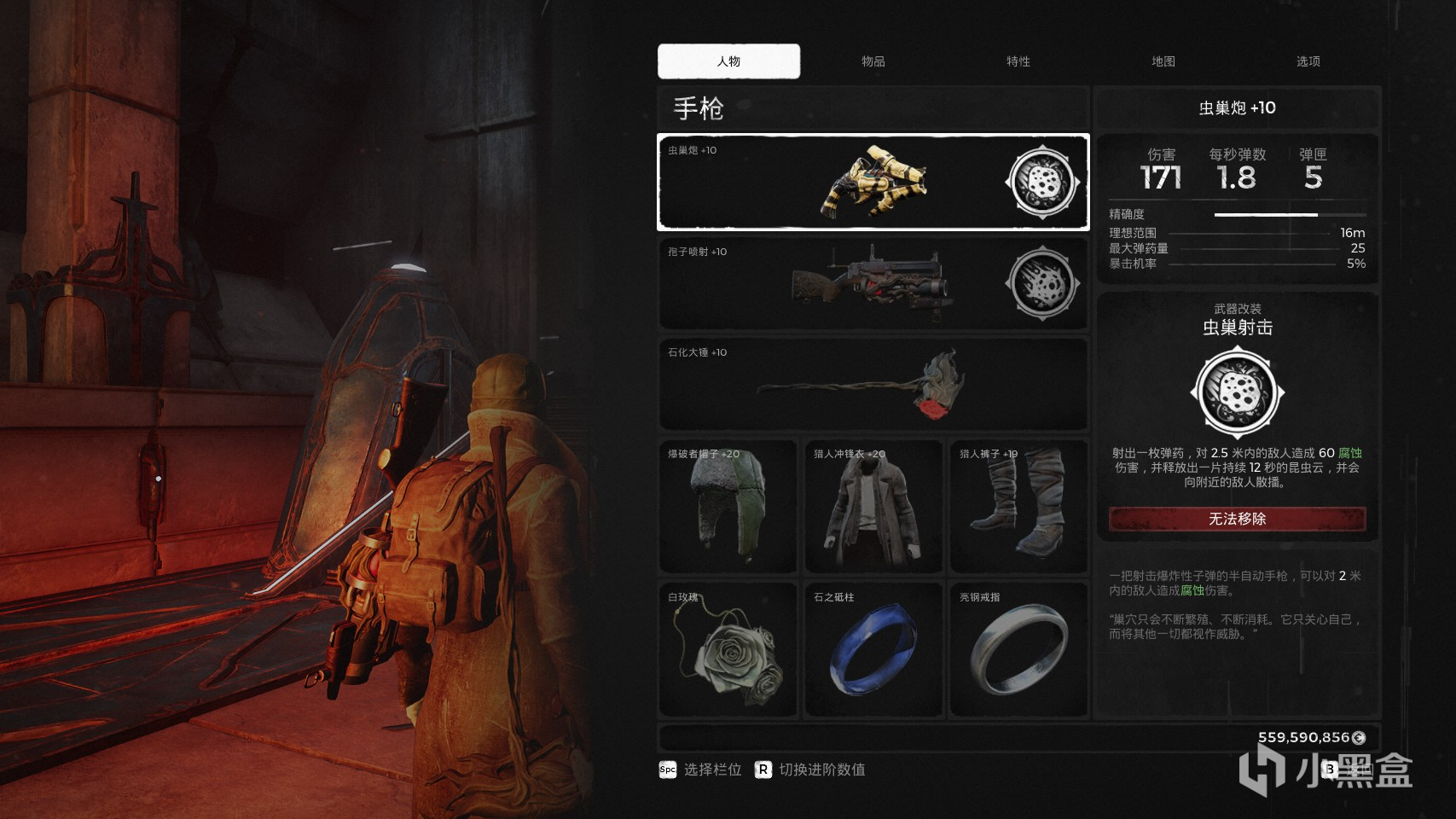Switch to the 人物 character tab
The image size is (1456, 819).
(x=728, y=61)
